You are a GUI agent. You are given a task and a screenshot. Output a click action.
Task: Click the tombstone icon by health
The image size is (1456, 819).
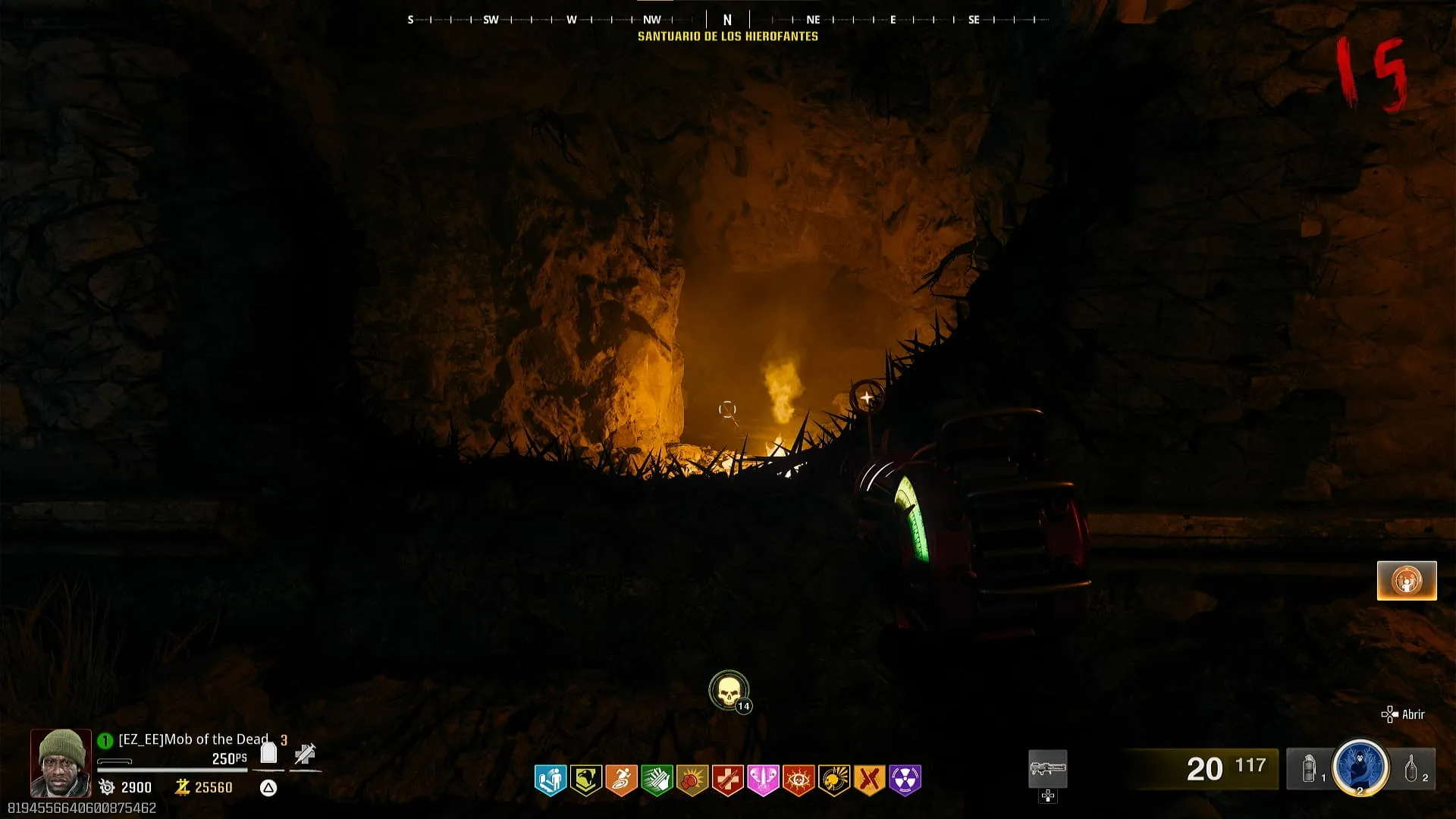point(268,753)
